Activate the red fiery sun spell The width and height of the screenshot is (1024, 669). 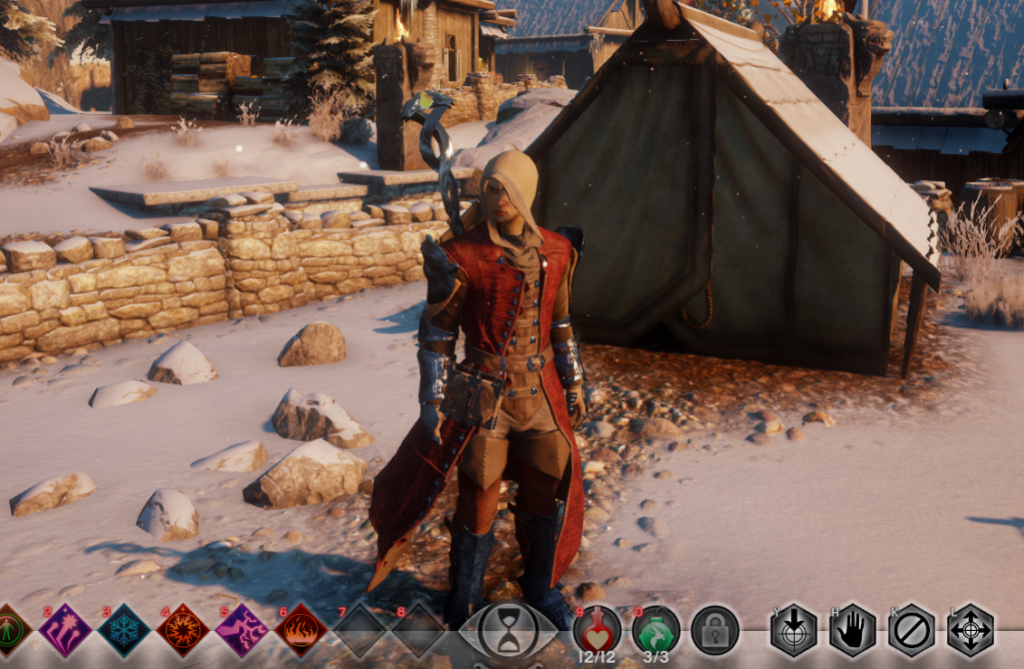coord(183,630)
